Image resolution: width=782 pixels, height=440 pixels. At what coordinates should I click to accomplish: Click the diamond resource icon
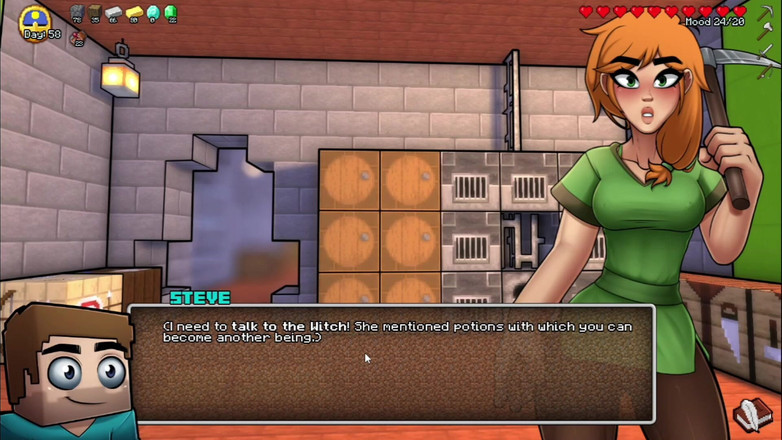tap(152, 13)
